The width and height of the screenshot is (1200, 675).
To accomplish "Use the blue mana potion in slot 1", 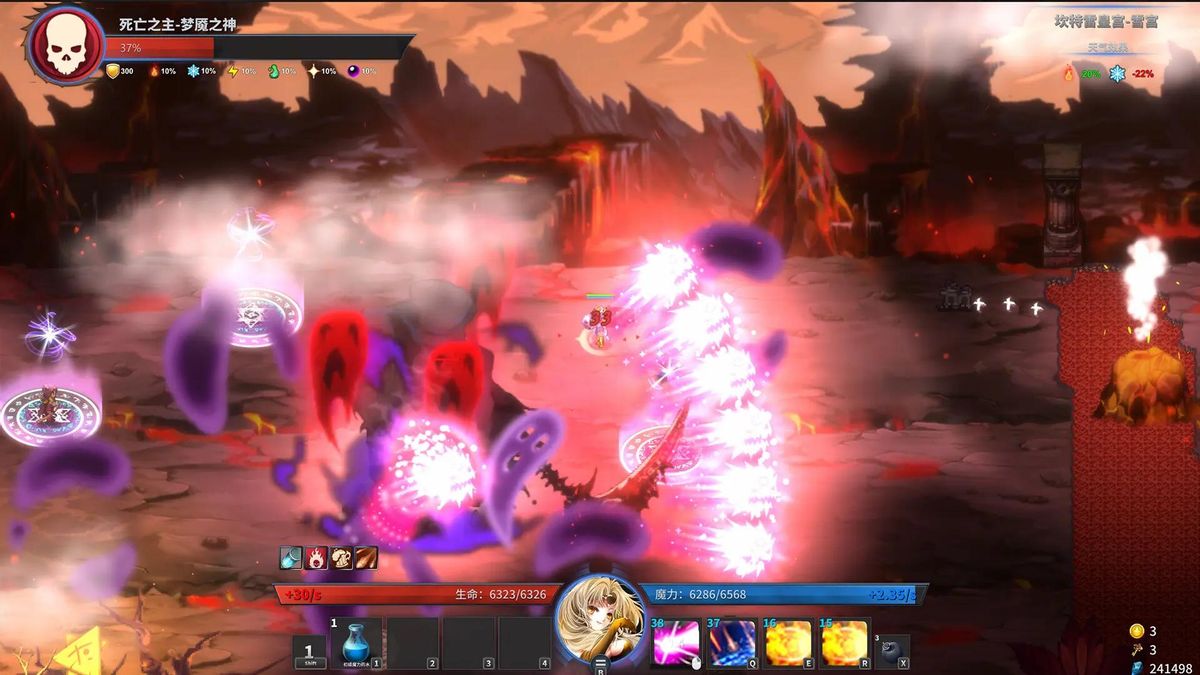I will click(357, 642).
